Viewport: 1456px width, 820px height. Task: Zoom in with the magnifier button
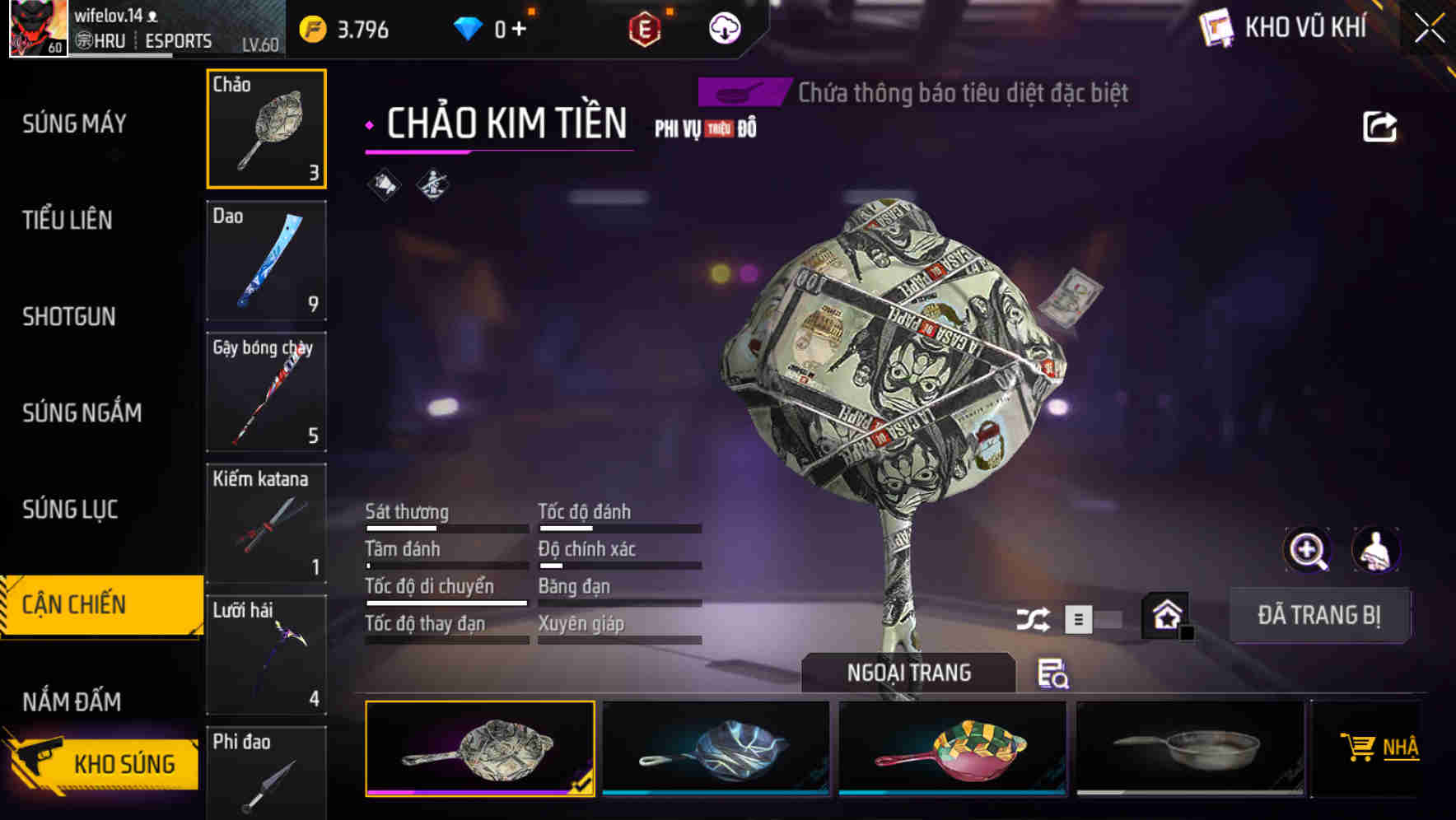(x=1307, y=550)
